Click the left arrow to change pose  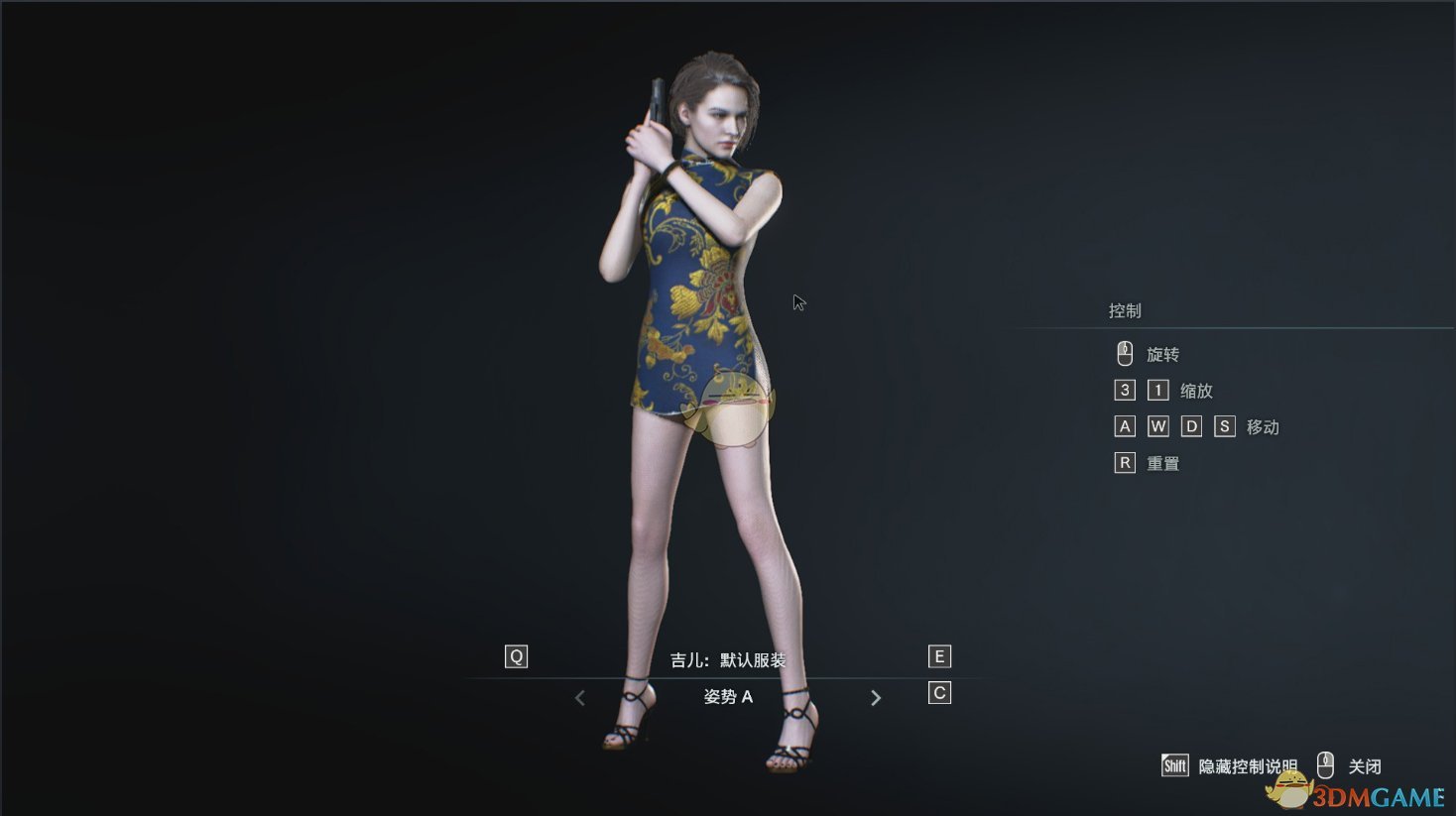tap(579, 697)
